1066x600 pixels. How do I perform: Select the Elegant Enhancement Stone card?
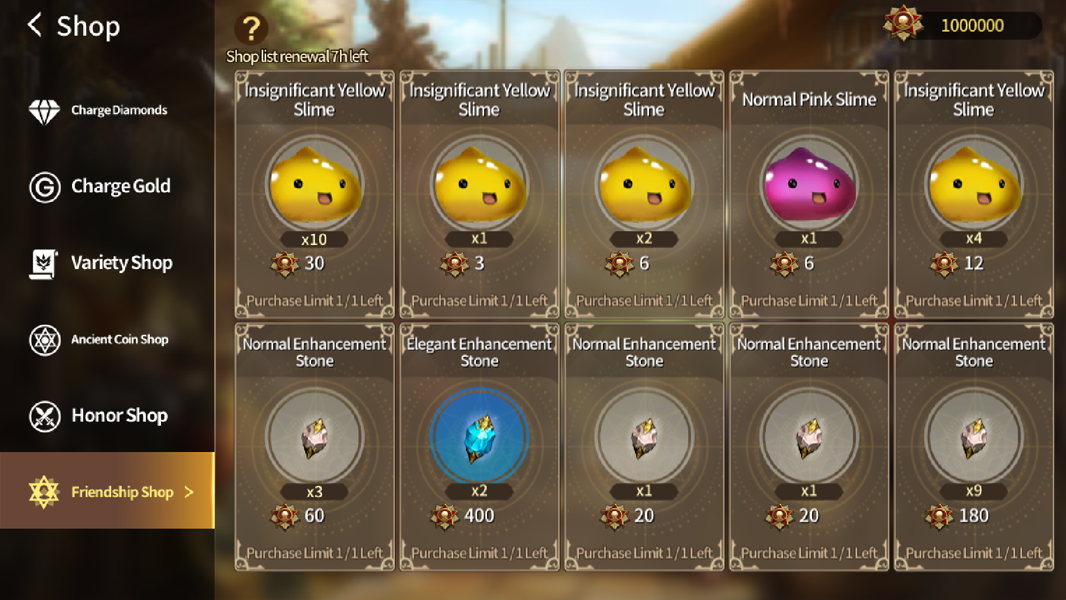pos(479,445)
